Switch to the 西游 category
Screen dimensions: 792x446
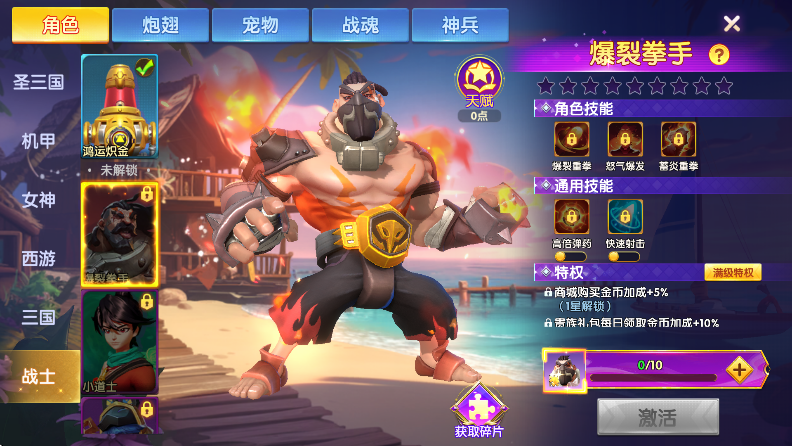click(x=38, y=259)
